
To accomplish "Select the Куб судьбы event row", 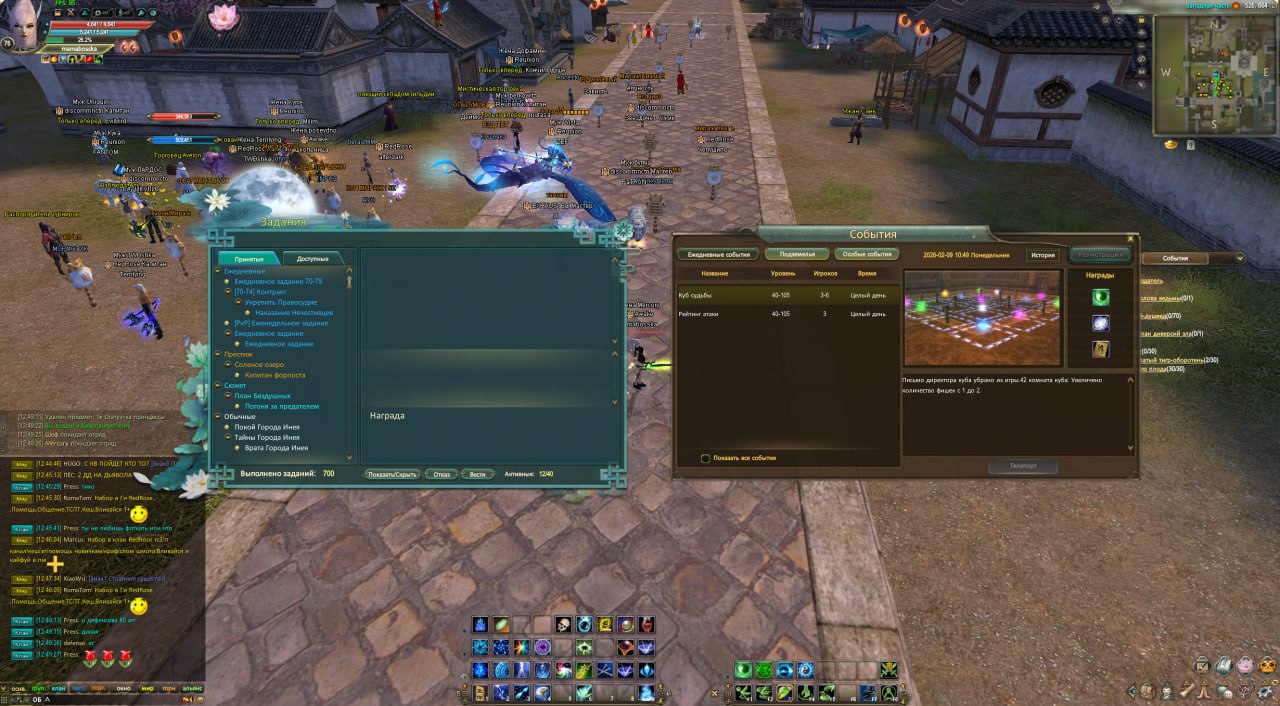I will 785,295.
